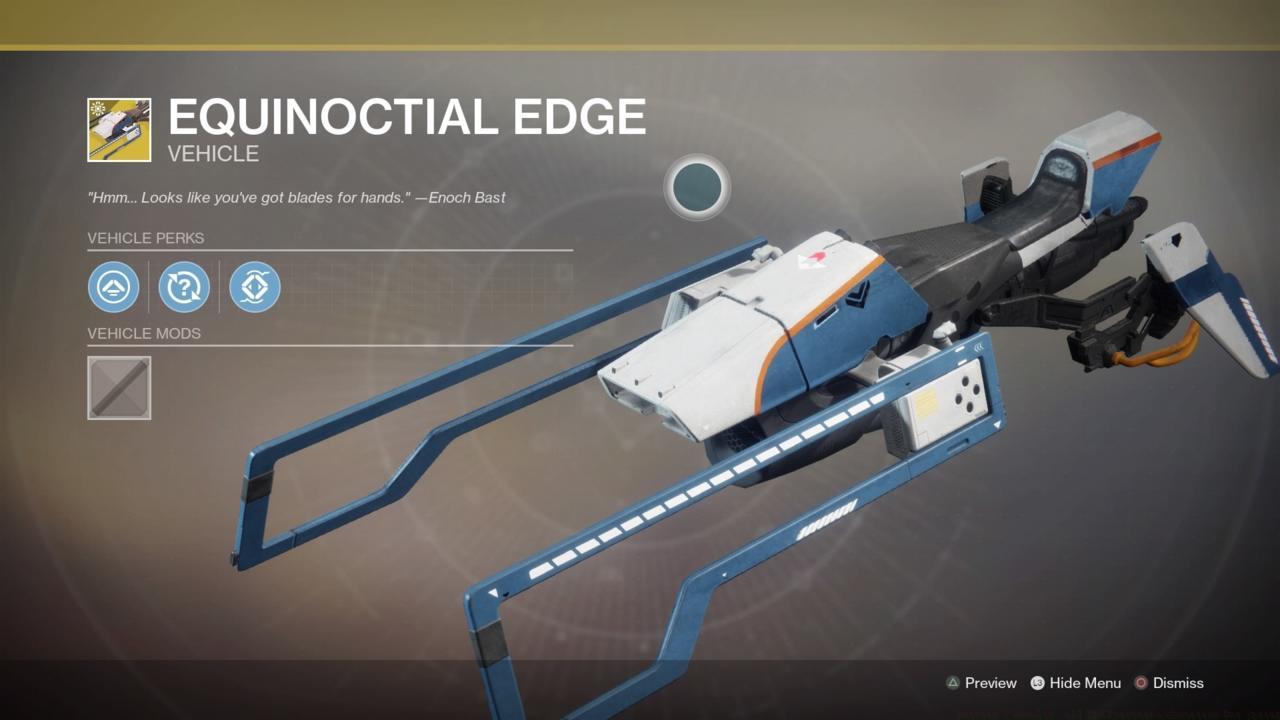
Task: Hide Menu to view the sparrow
Action: [x=1088, y=683]
